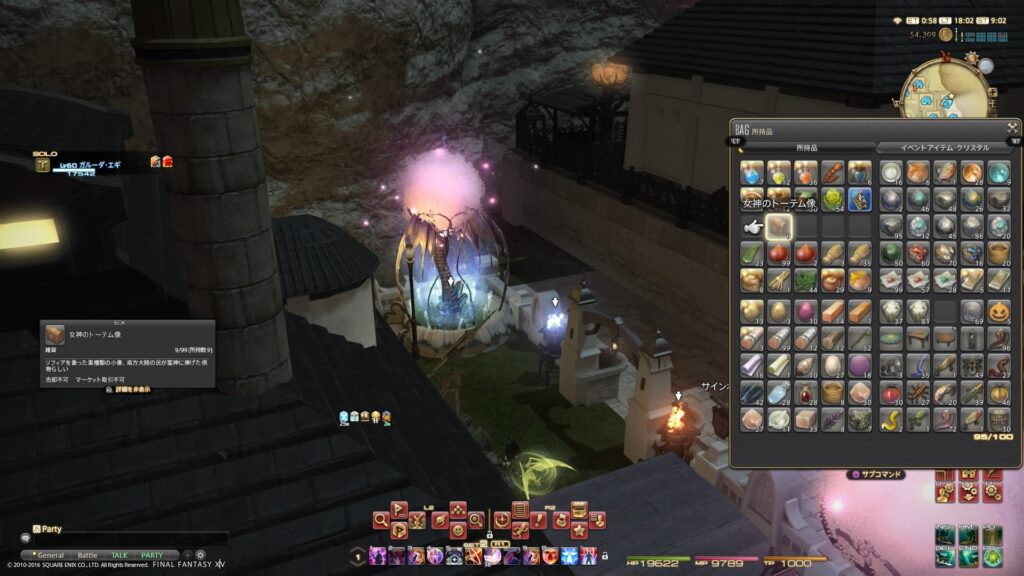Select the purple lavender sprig item slot

833,419
